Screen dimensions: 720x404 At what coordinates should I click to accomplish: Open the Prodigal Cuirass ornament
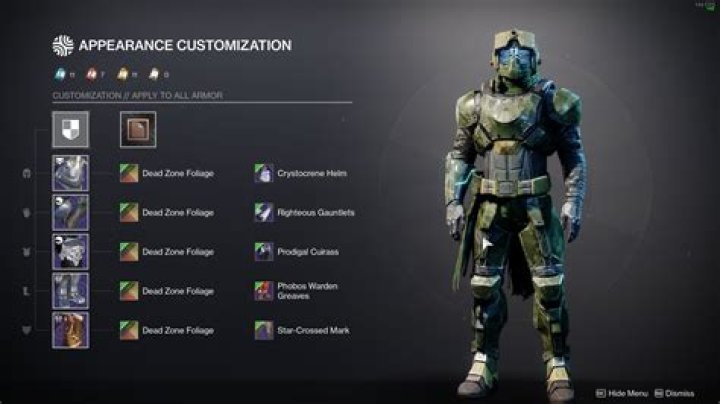pos(264,251)
